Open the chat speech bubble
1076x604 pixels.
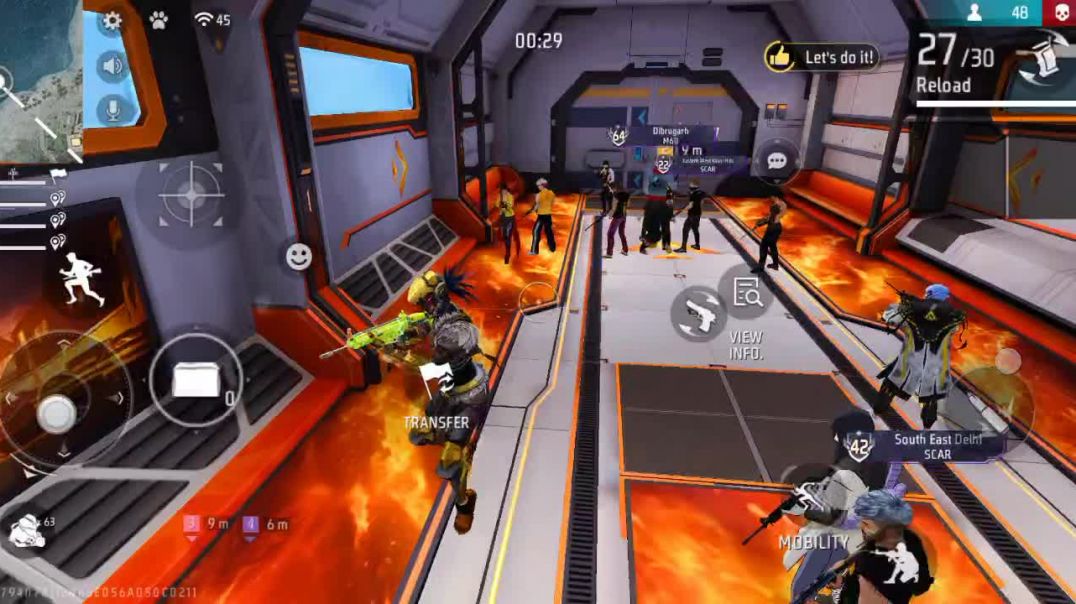point(777,160)
